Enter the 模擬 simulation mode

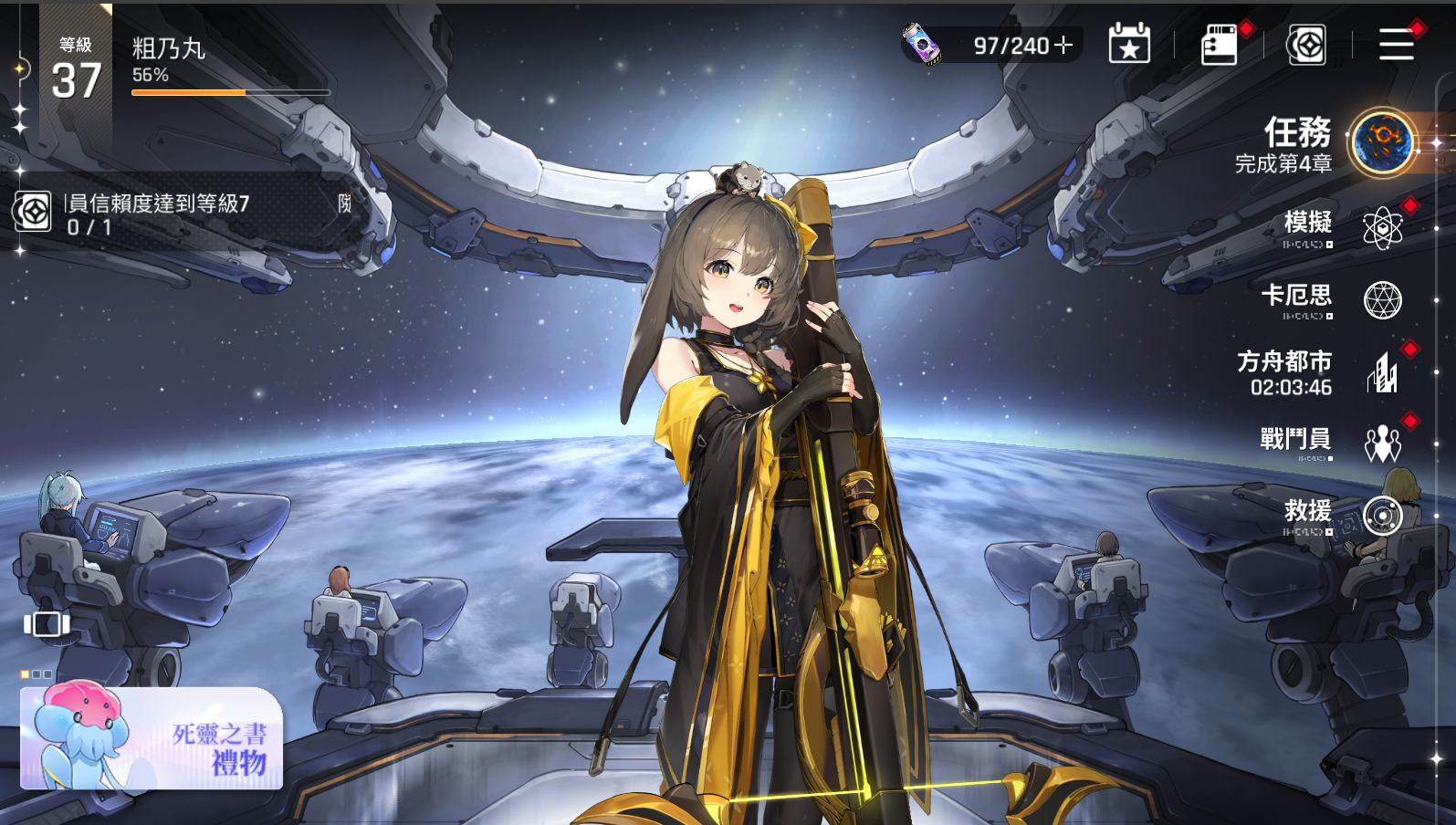[x=1382, y=227]
